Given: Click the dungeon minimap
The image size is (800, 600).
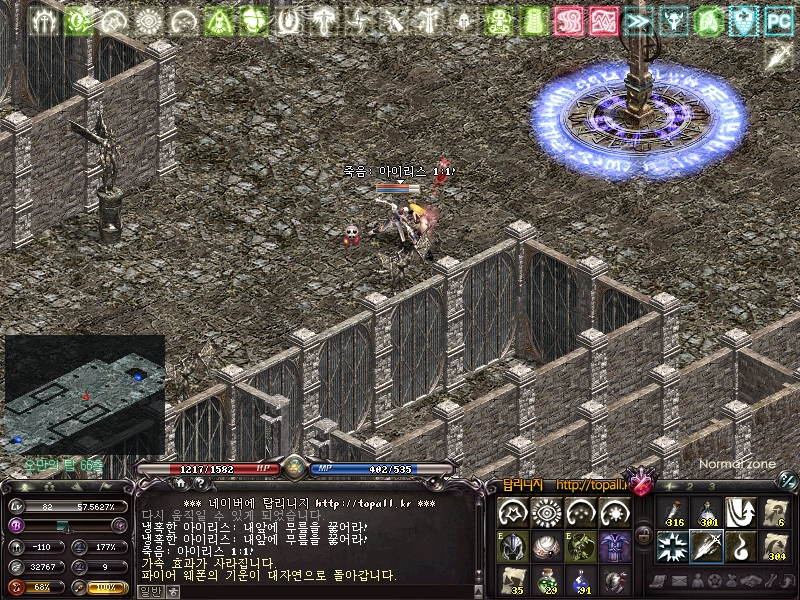Looking at the screenshot, I should pyautogui.click(x=85, y=394).
